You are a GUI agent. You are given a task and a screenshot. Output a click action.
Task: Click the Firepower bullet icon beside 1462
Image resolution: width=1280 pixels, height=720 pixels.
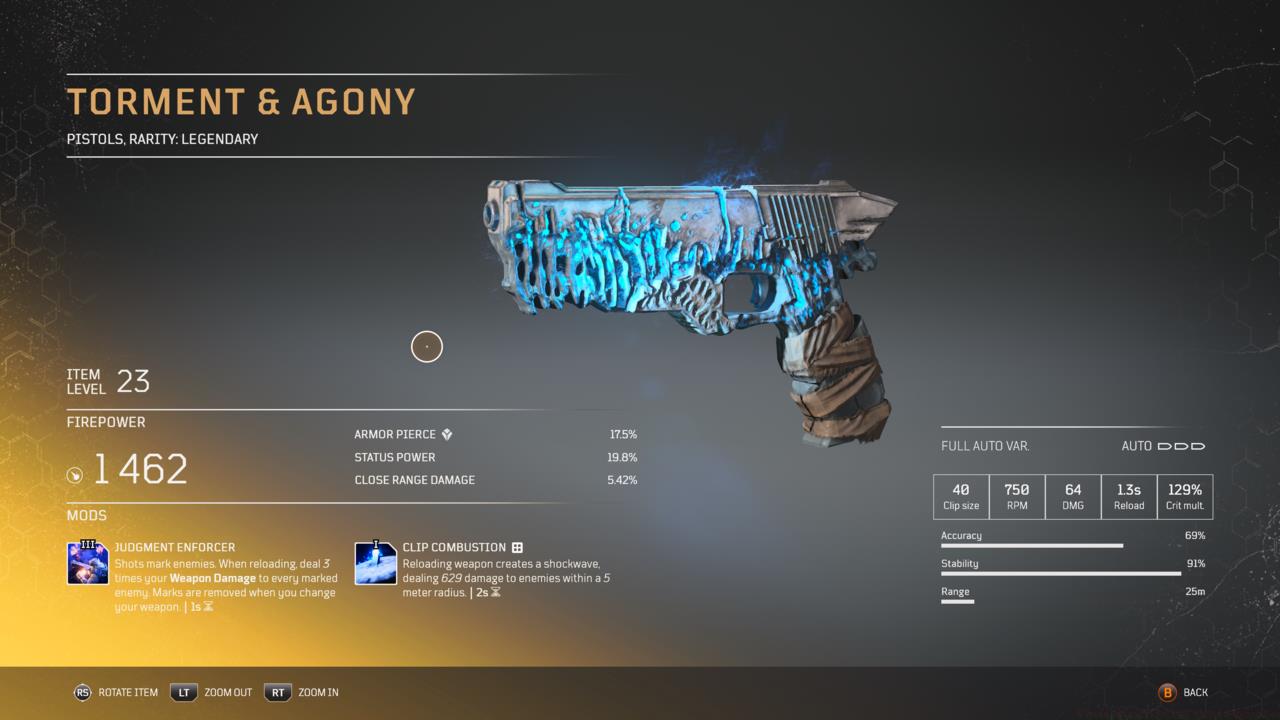[x=75, y=475]
